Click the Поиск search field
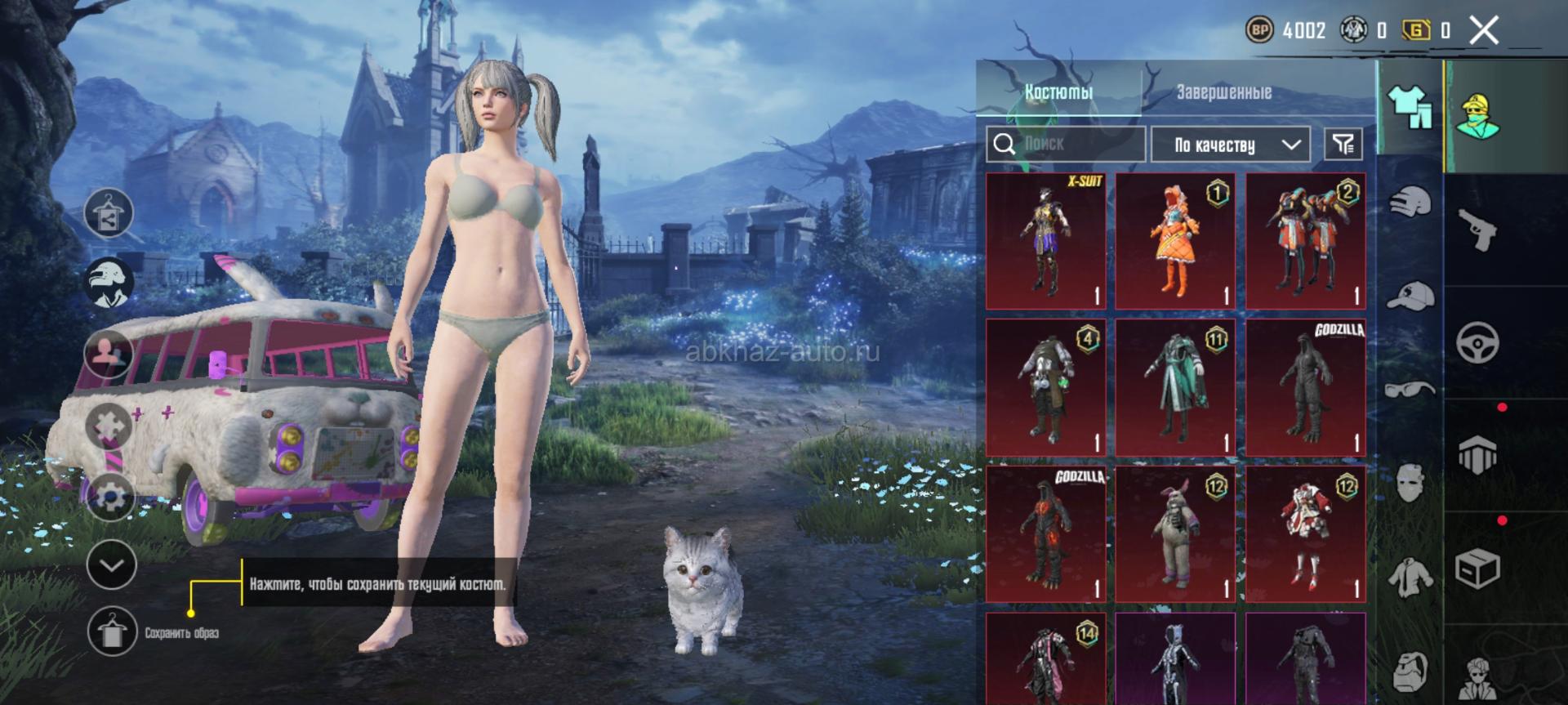The width and height of the screenshot is (1568, 705). 1066,145
